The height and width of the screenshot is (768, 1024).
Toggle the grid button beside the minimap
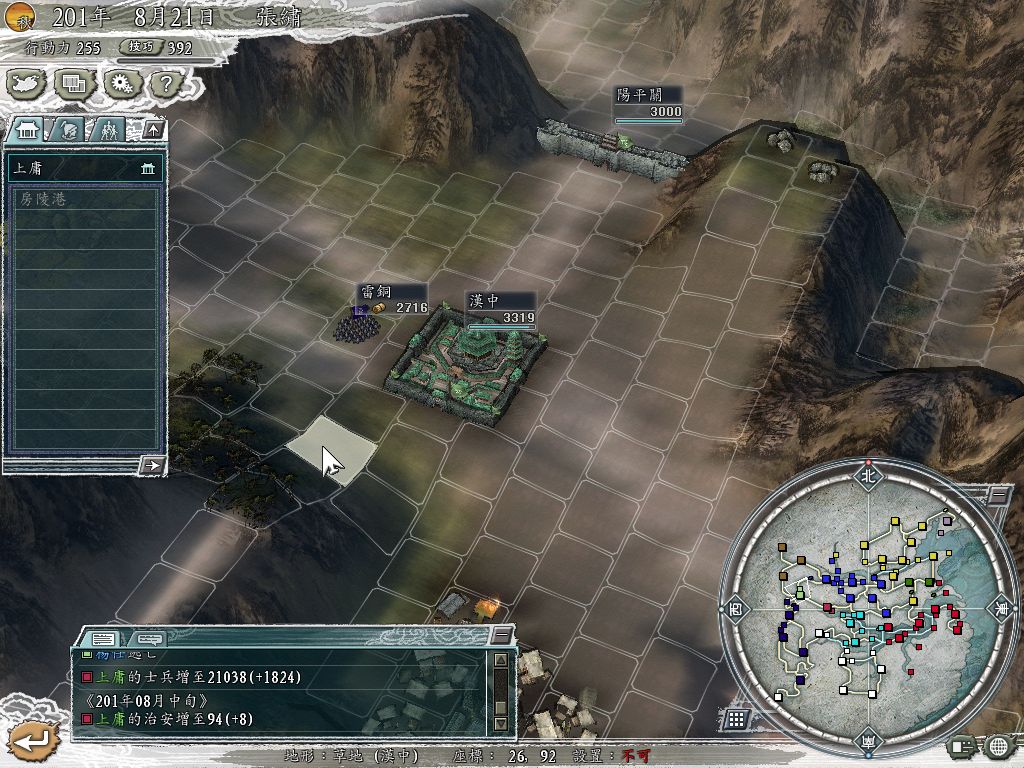click(735, 718)
